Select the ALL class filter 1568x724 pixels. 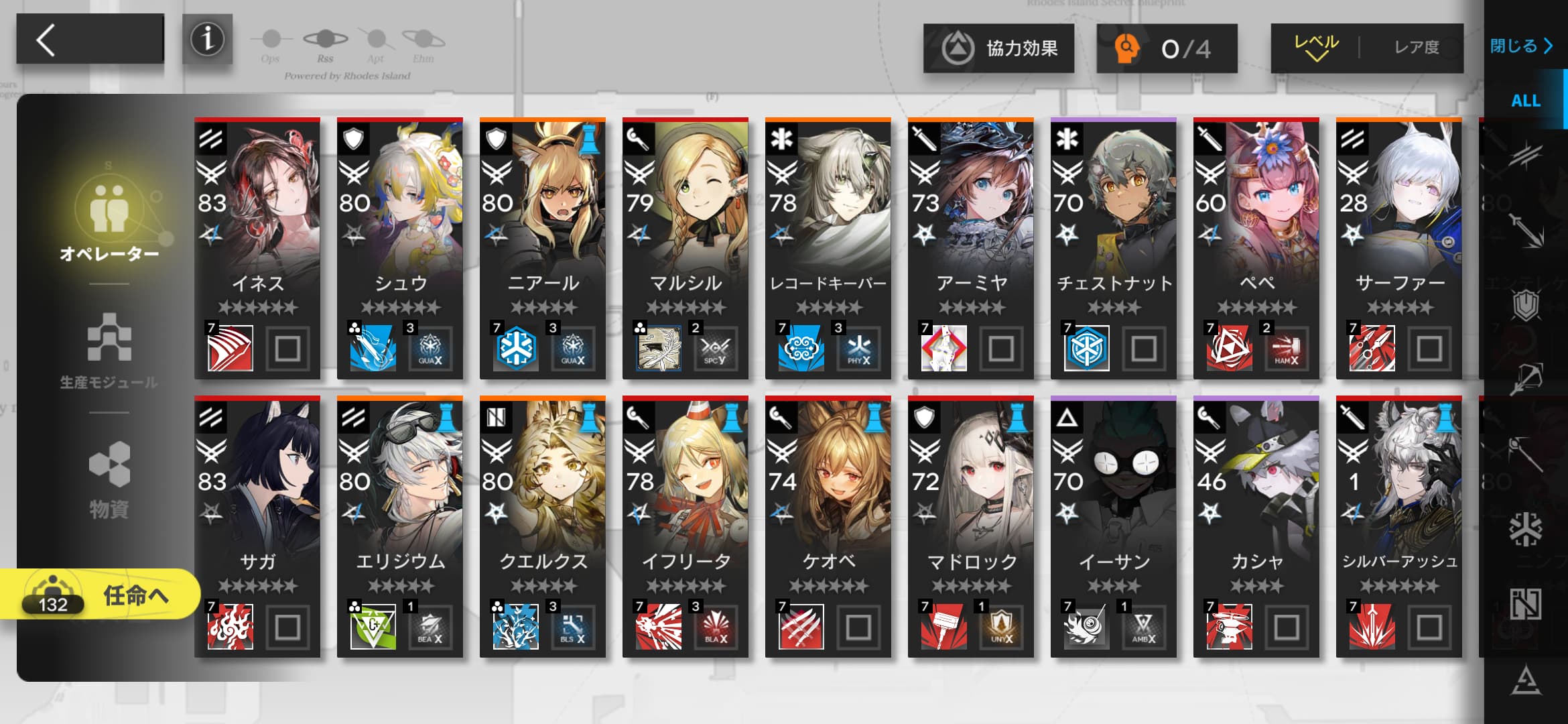coord(1525,101)
